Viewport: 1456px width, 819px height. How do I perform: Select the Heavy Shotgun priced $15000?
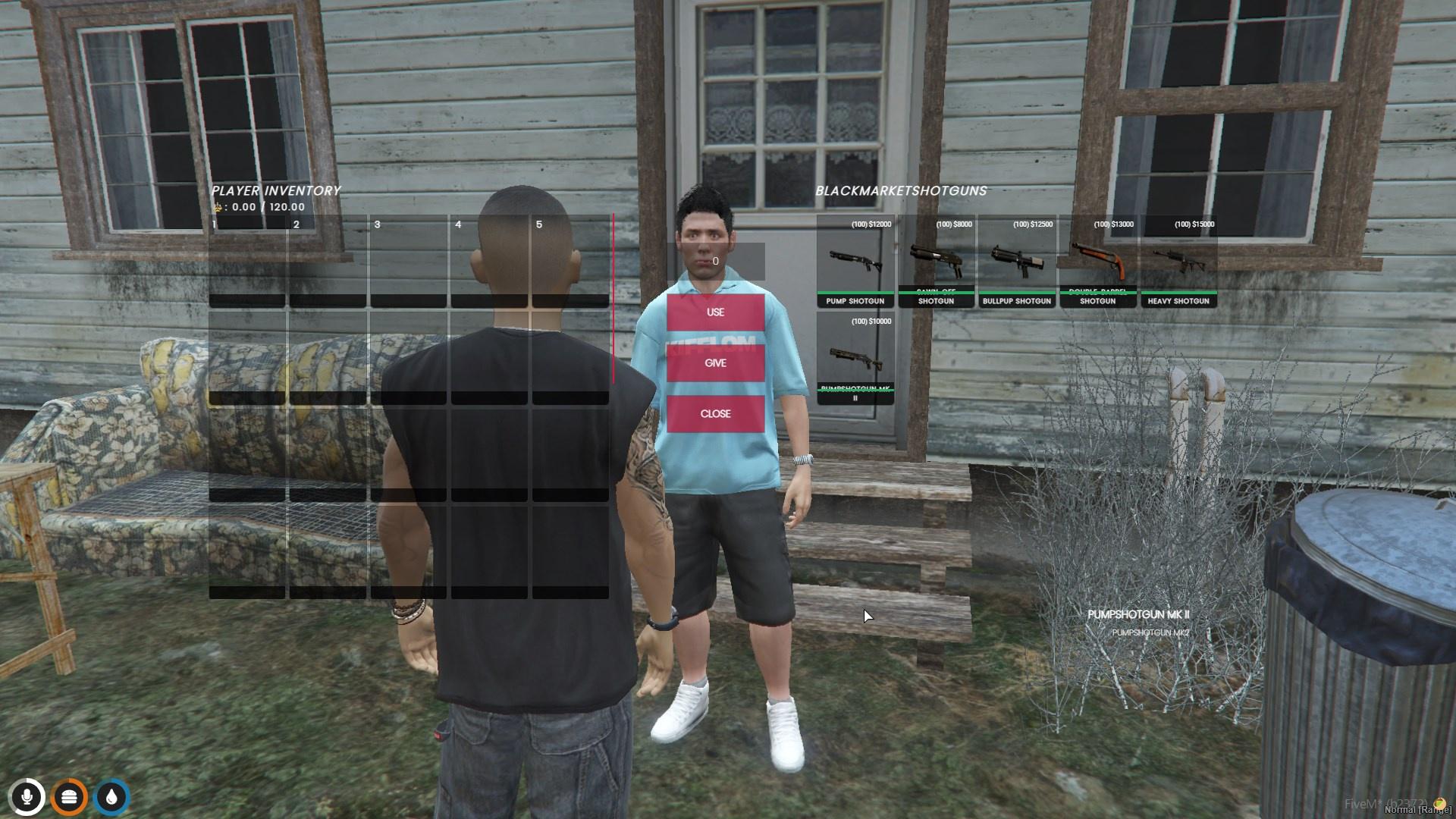pos(1178,262)
